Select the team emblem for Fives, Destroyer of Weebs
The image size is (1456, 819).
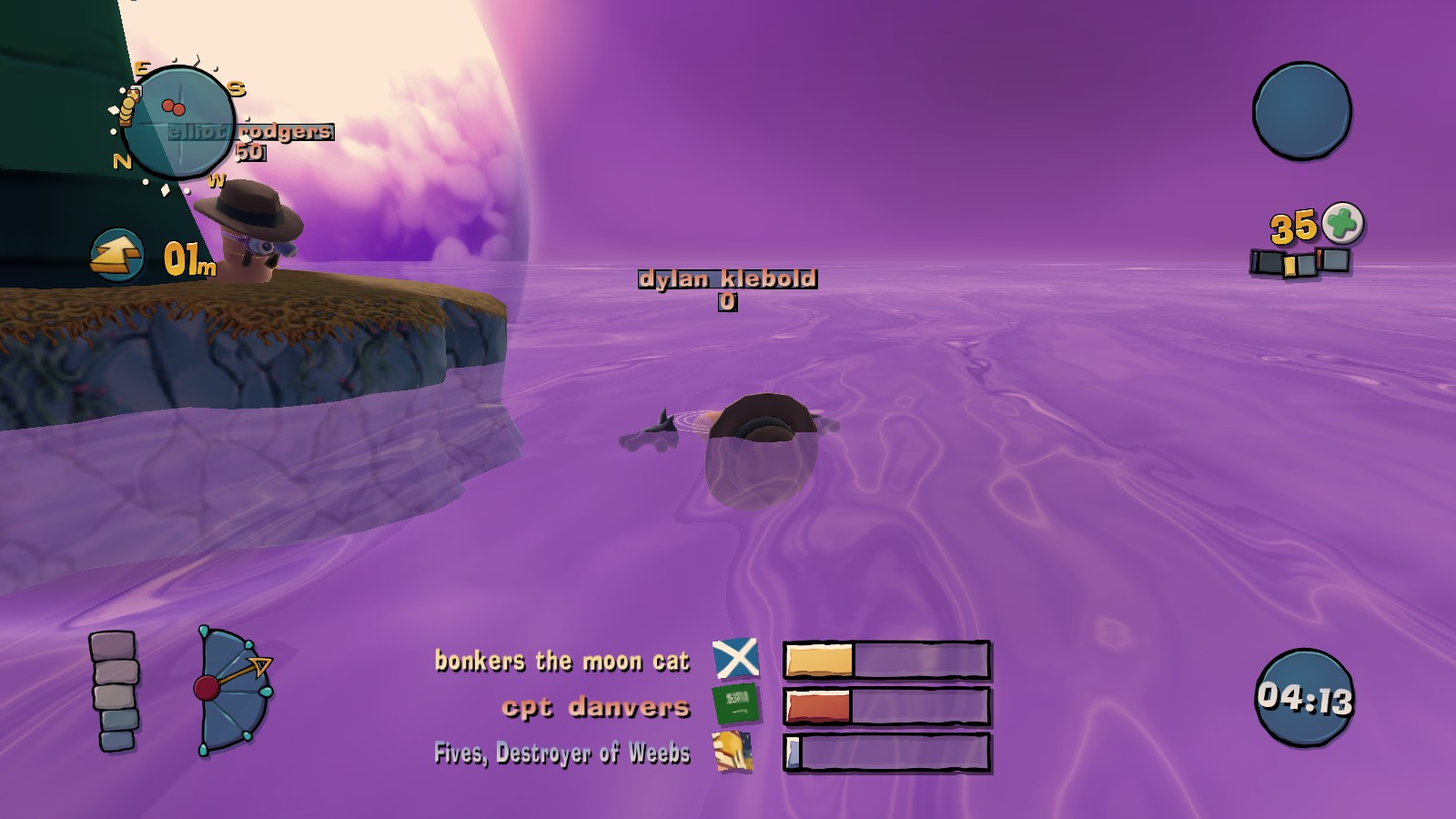tap(733, 752)
